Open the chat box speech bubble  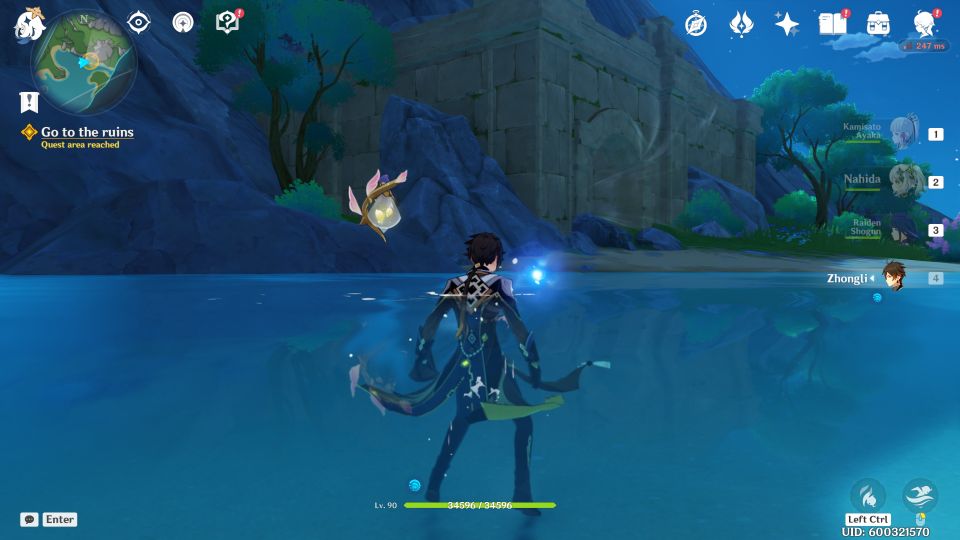[29, 520]
